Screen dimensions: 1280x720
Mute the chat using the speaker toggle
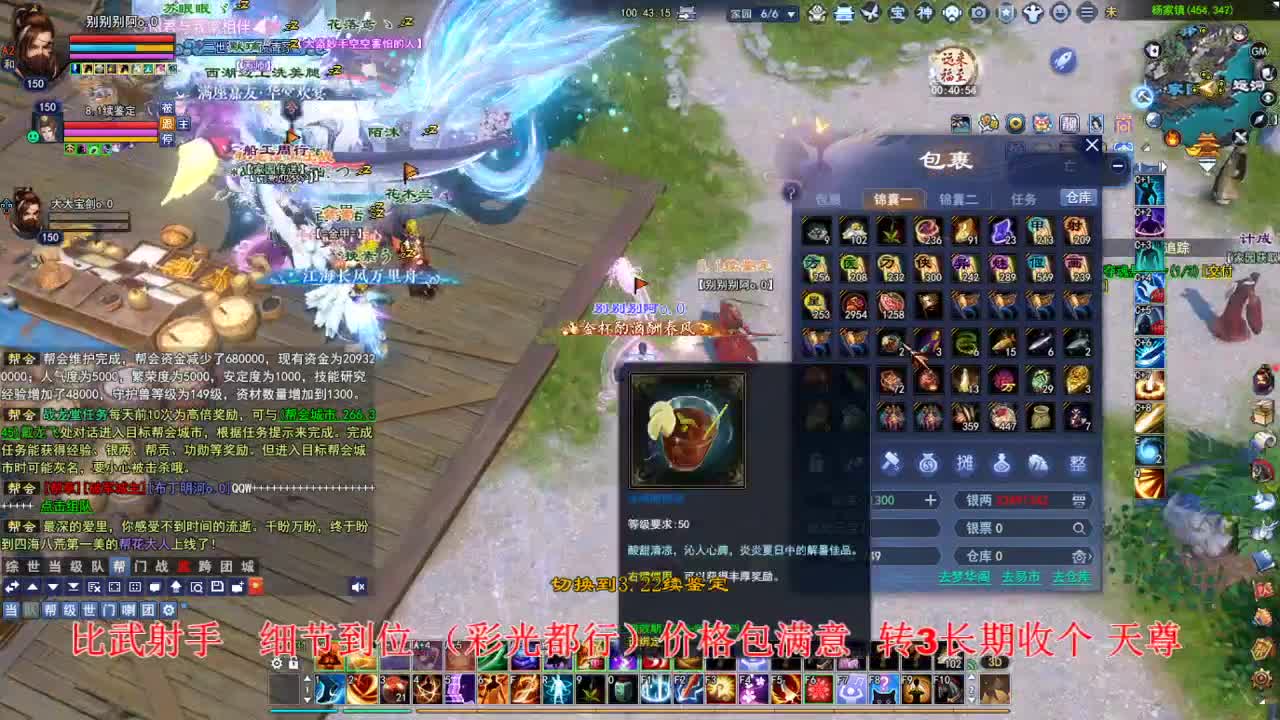point(359,586)
